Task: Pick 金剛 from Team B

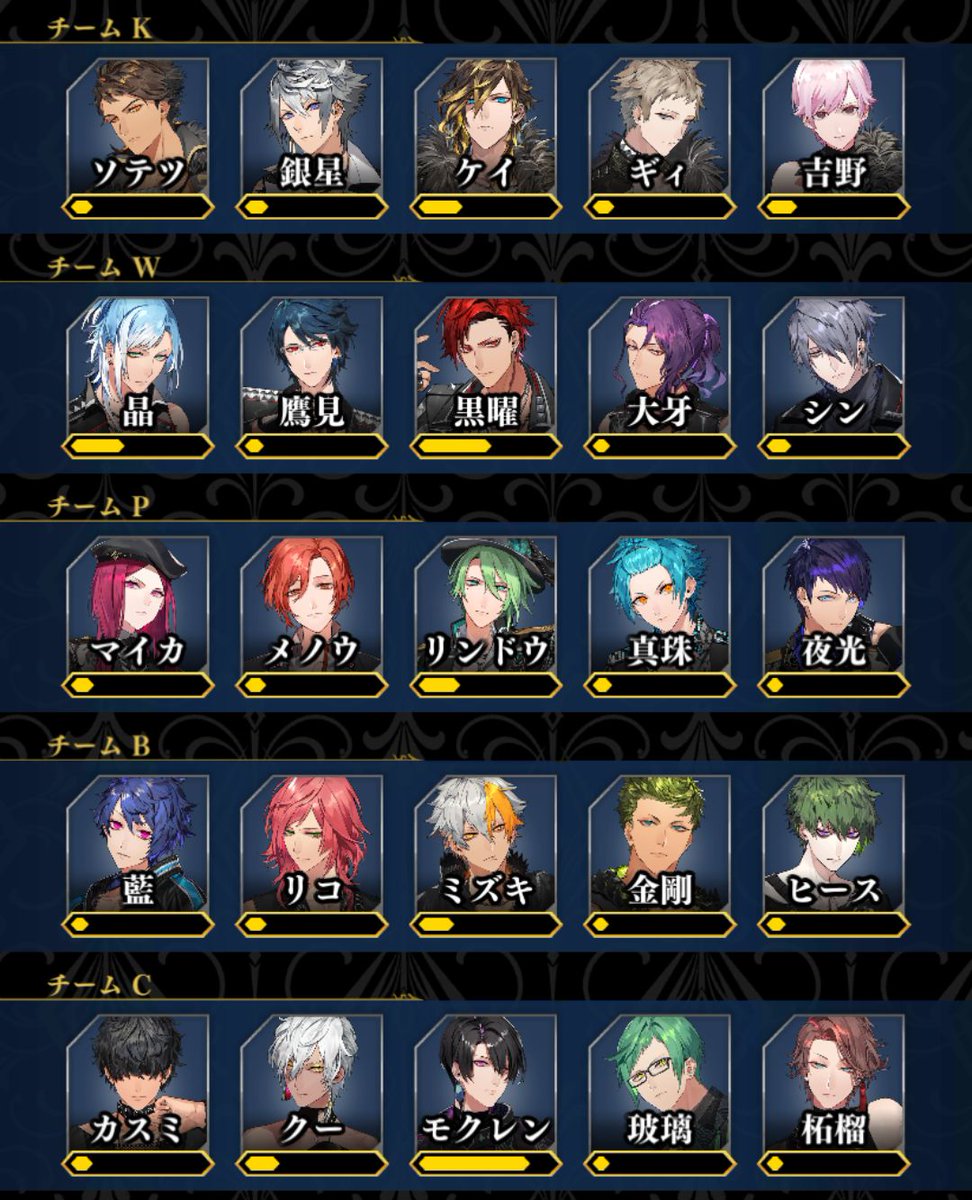Action: [660, 842]
